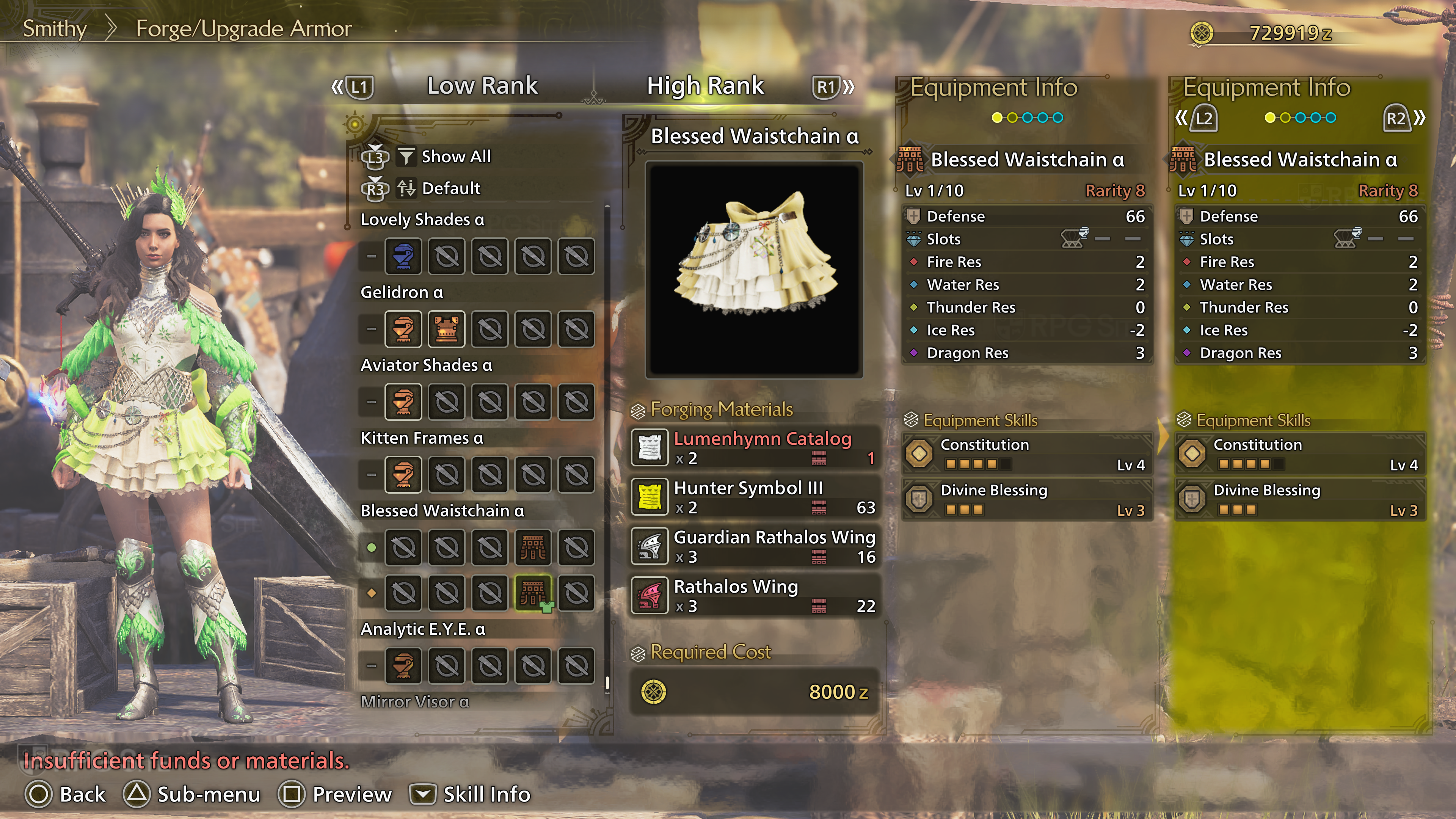This screenshot has width=1456, height=819.
Task: Select the Lovely Shades α blue helmet slot
Action: [403, 257]
